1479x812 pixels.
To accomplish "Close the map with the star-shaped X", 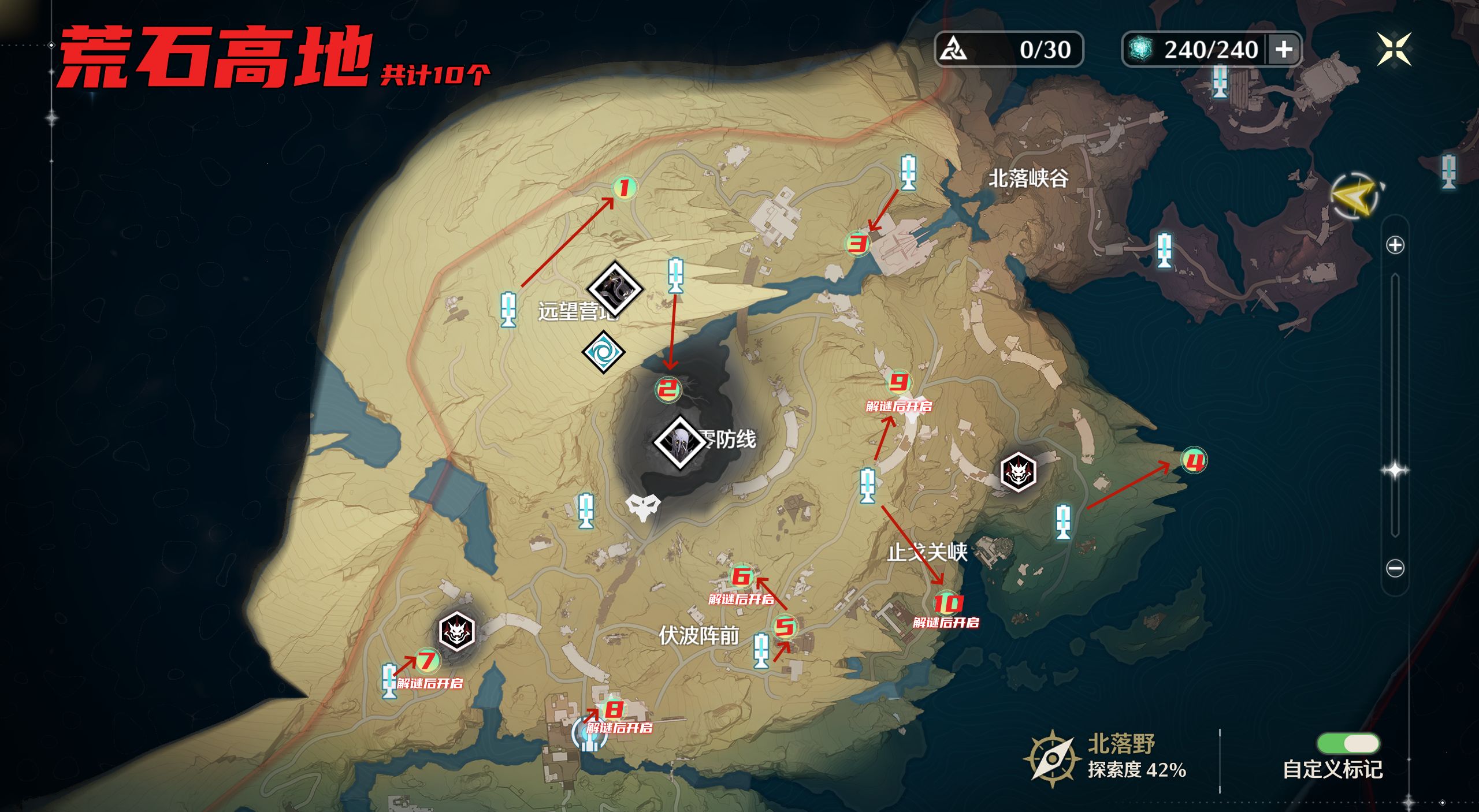I will pyautogui.click(x=1393, y=50).
